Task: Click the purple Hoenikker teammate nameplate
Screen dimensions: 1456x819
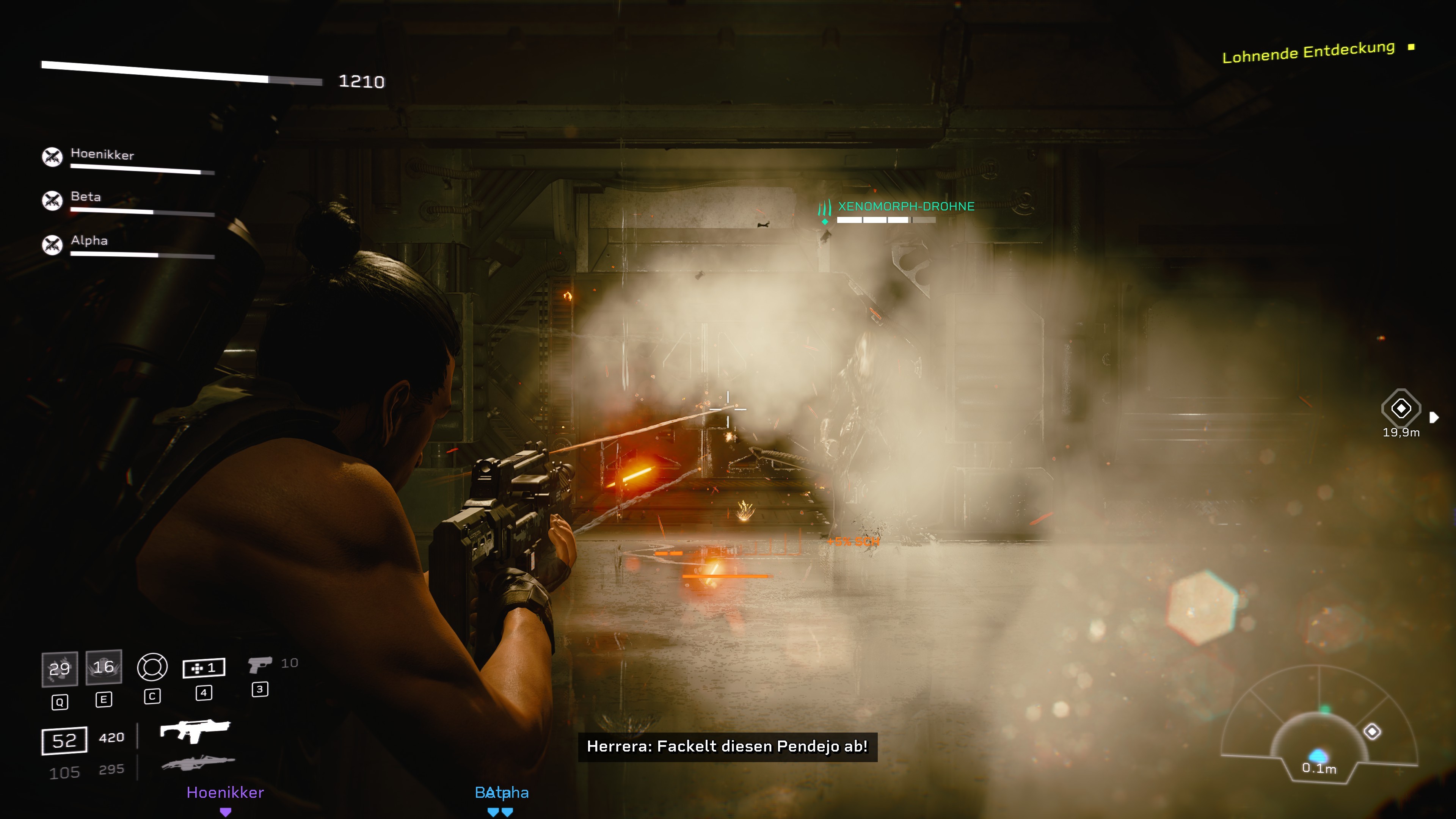Action: tap(225, 792)
